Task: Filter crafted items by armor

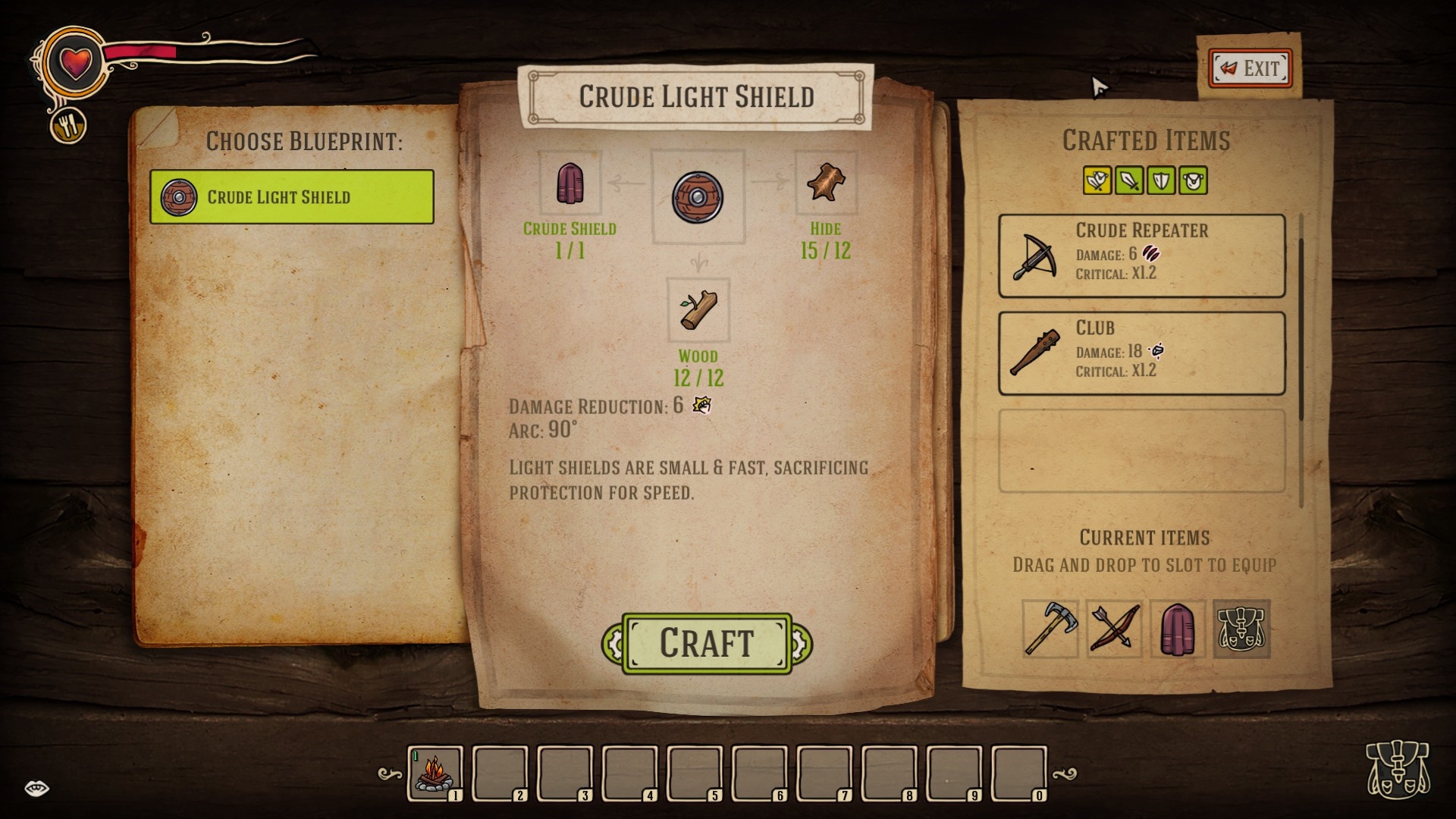Action: pos(1193,181)
